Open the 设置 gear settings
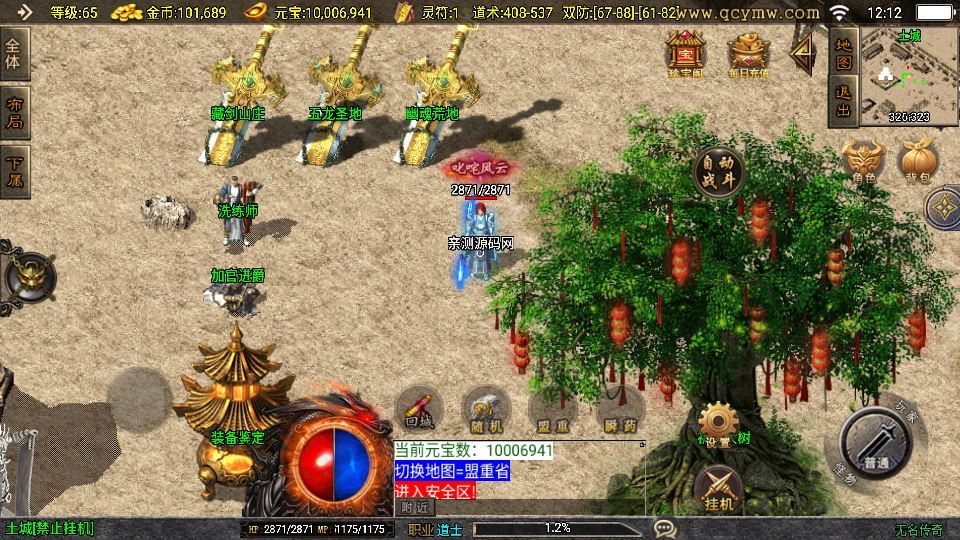 point(717,423)
